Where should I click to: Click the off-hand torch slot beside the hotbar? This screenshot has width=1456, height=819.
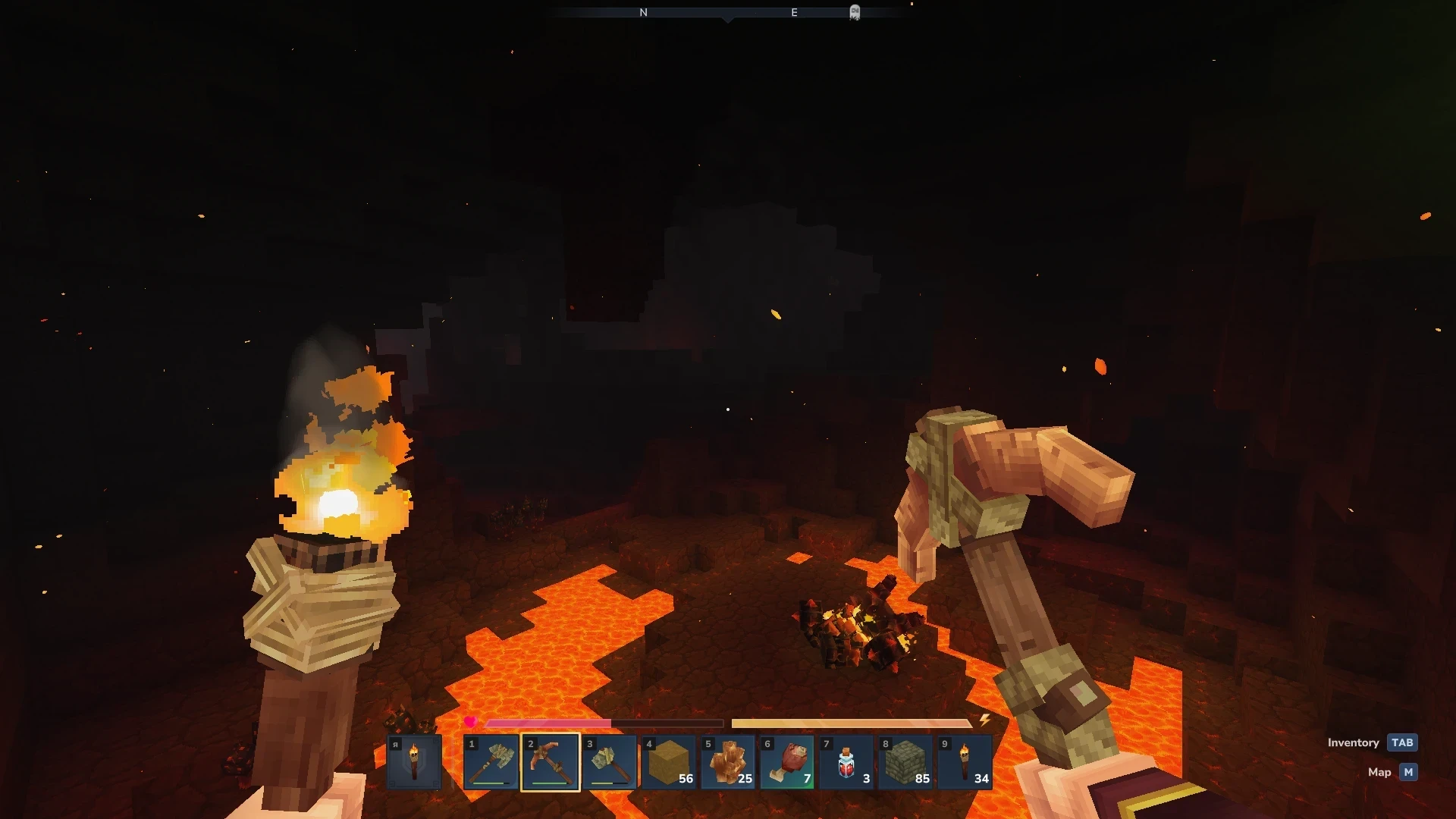[414, 762]
